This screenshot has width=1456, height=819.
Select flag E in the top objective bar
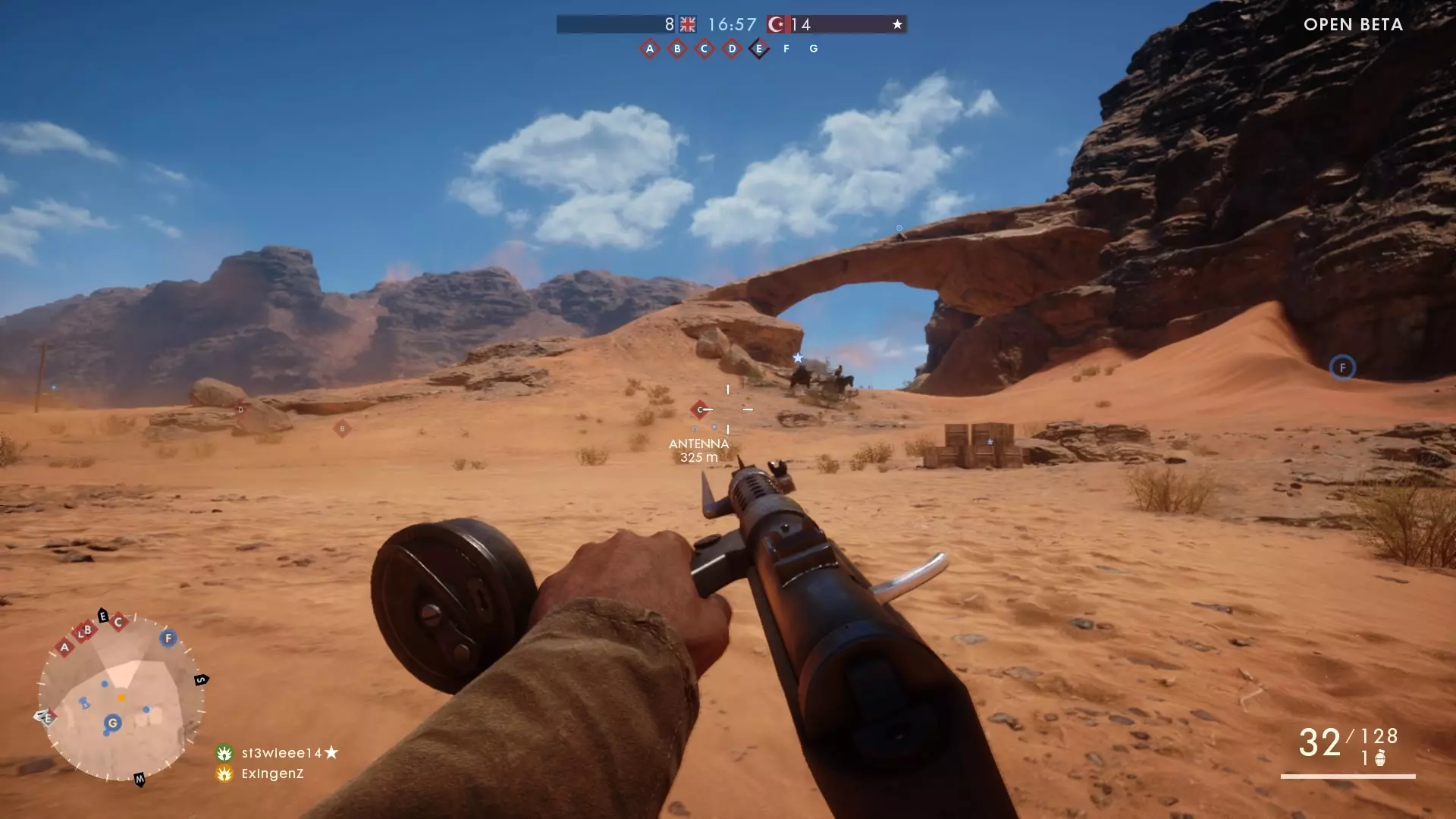point(759,49)
